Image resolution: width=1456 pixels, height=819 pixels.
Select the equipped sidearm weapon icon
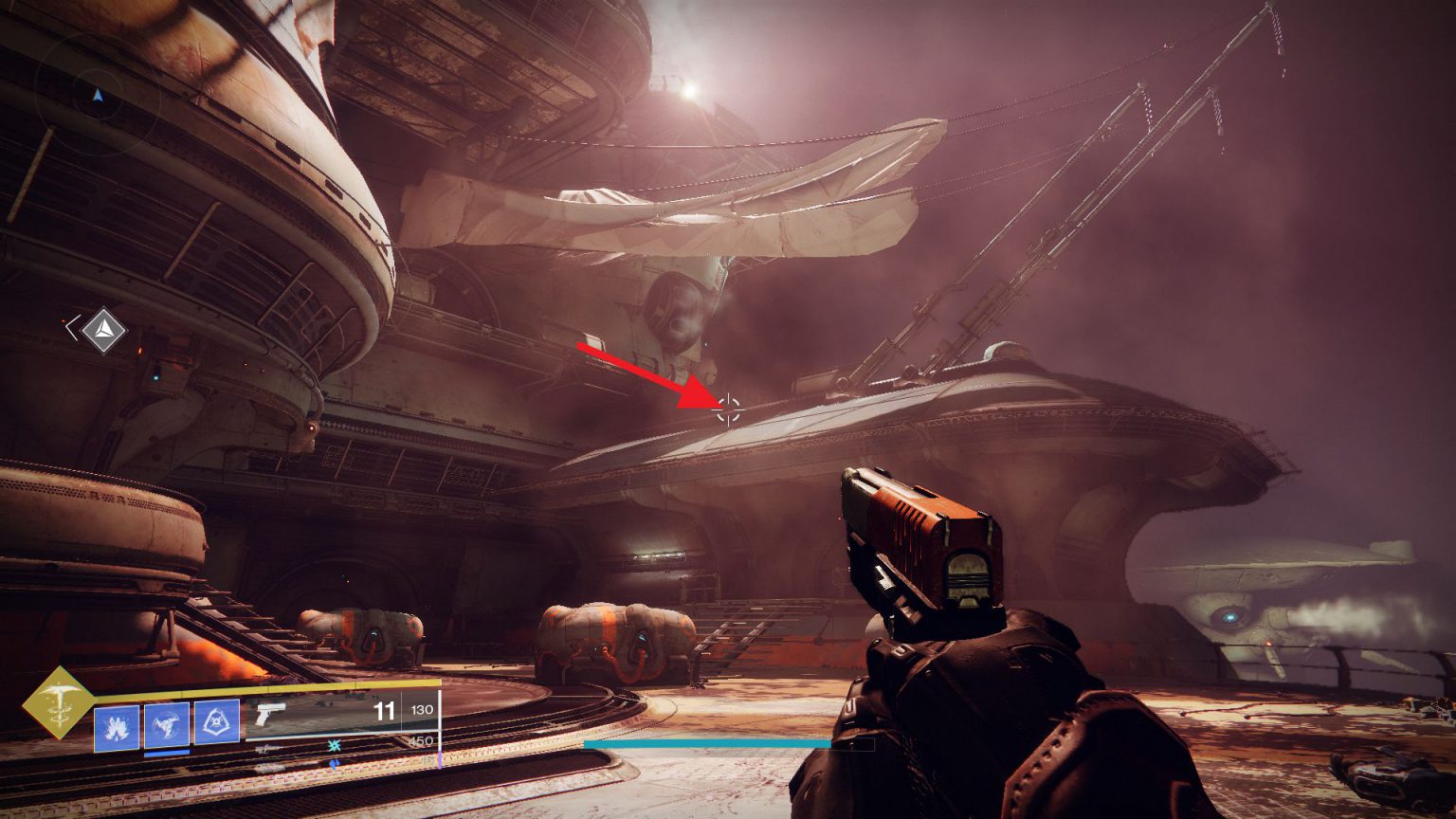[x=270, y=714]
